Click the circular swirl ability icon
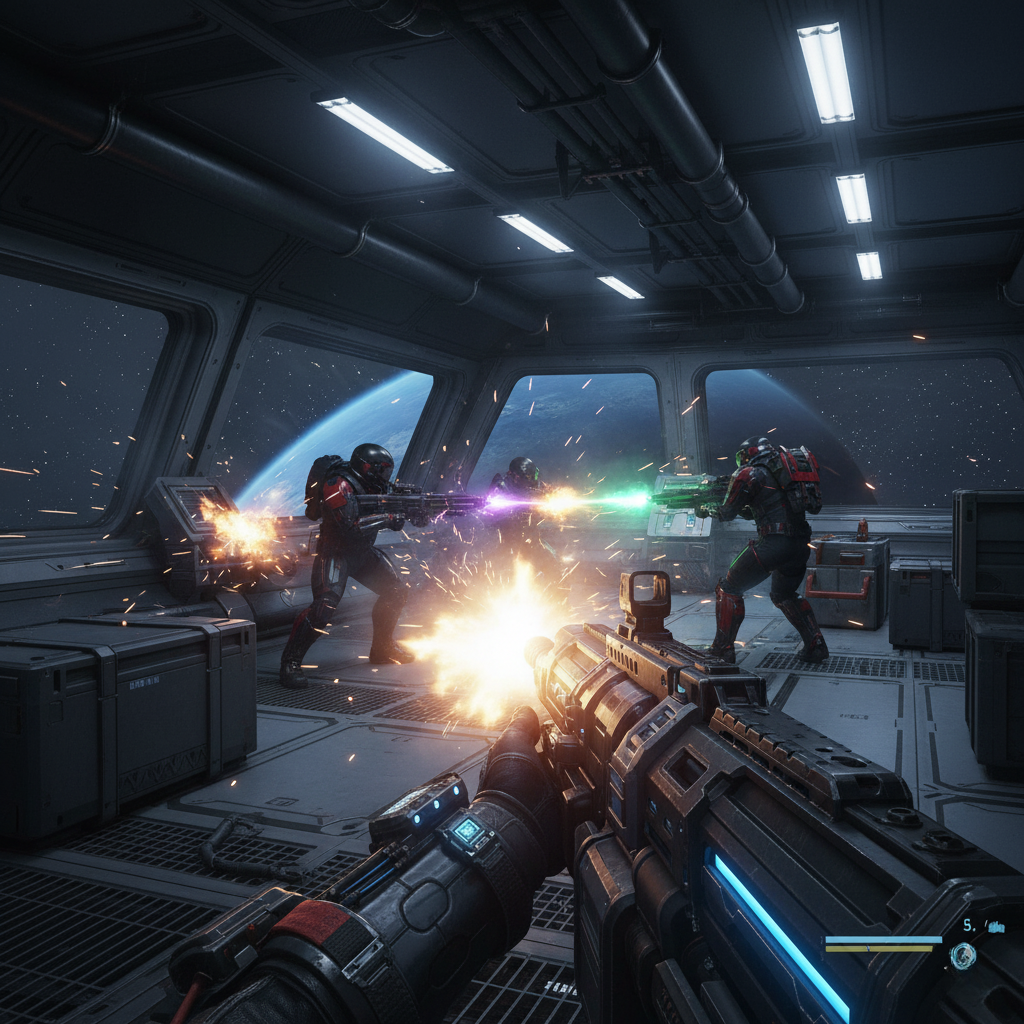This screenshot has width=1024, height=1024. coord(963,957)
